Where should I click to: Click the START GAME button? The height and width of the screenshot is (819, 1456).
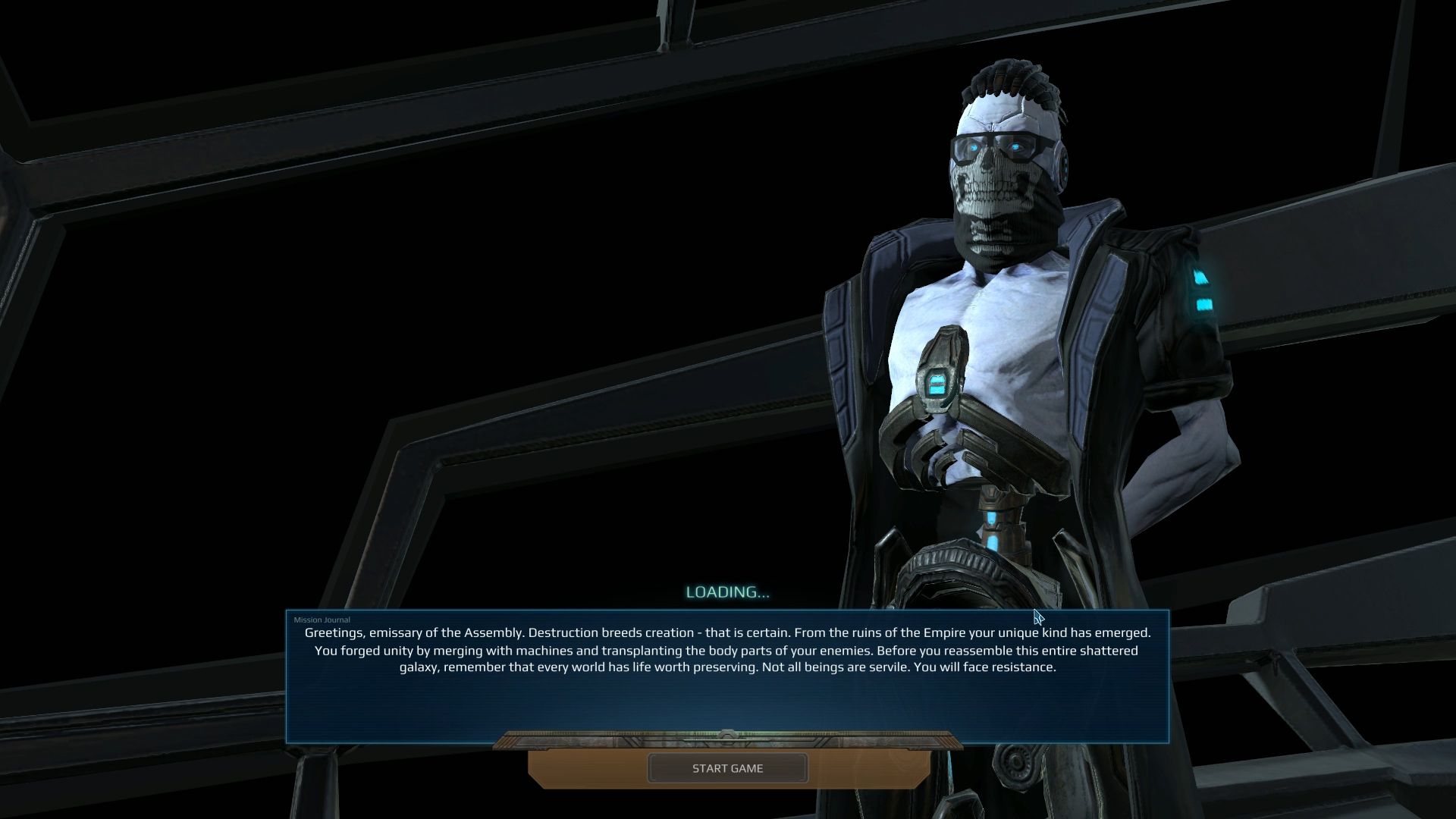pos(726,768)
